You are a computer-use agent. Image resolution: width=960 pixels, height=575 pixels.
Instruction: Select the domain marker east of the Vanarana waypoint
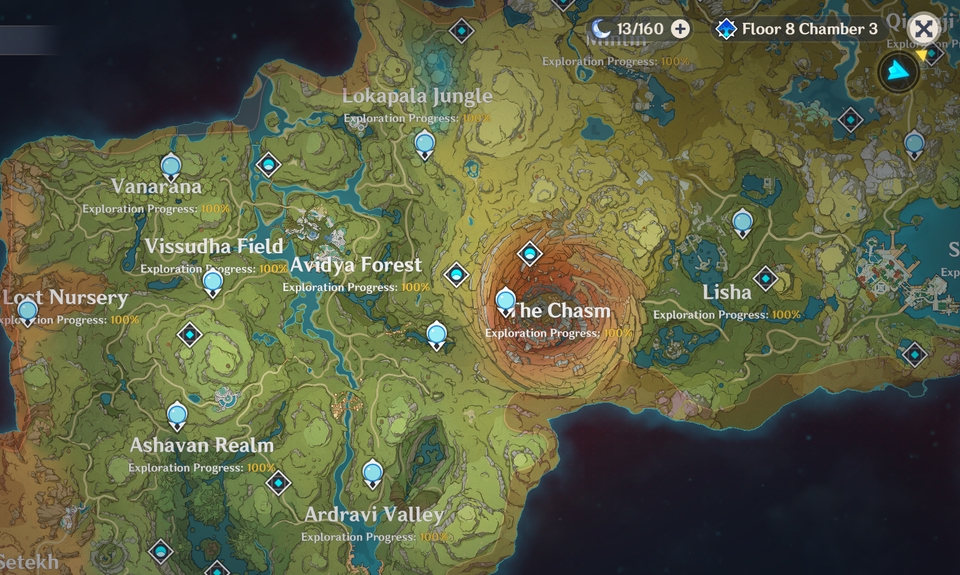coord(267,164)
